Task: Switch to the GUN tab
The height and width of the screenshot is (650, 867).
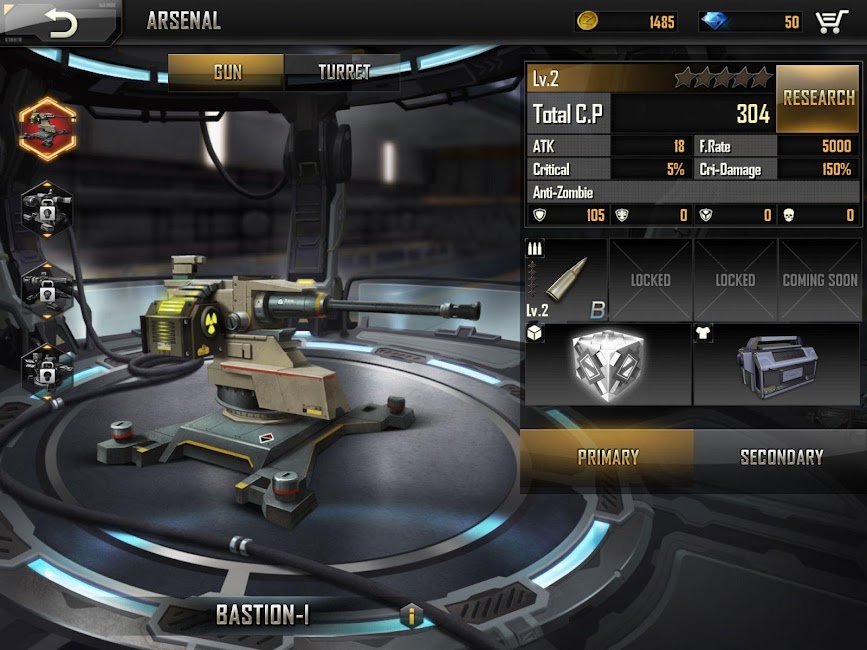Action: coord(227,72)
